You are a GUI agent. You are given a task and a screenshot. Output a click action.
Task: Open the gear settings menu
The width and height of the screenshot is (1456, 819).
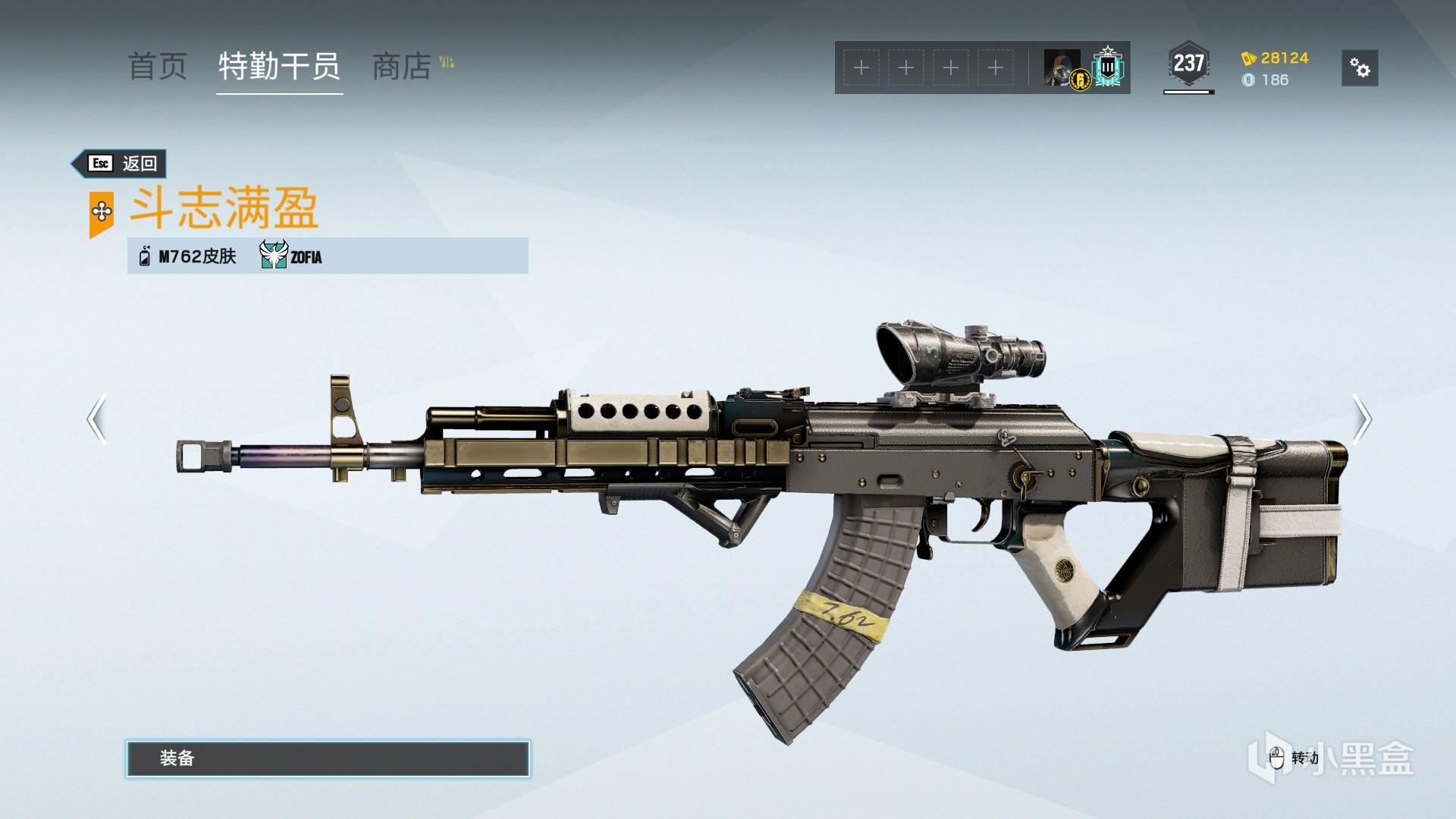(1360, 68)
